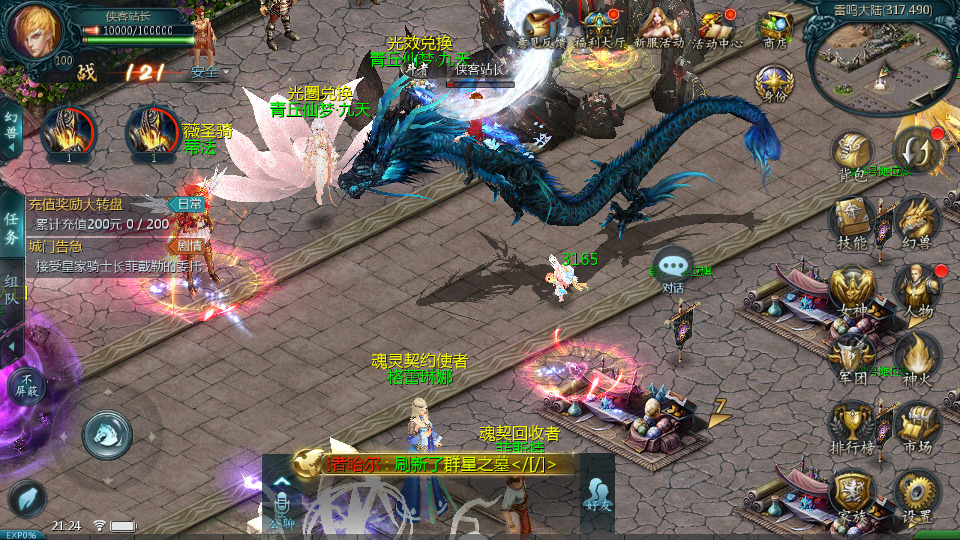Open the 军团 legion menu

[852, 356]
